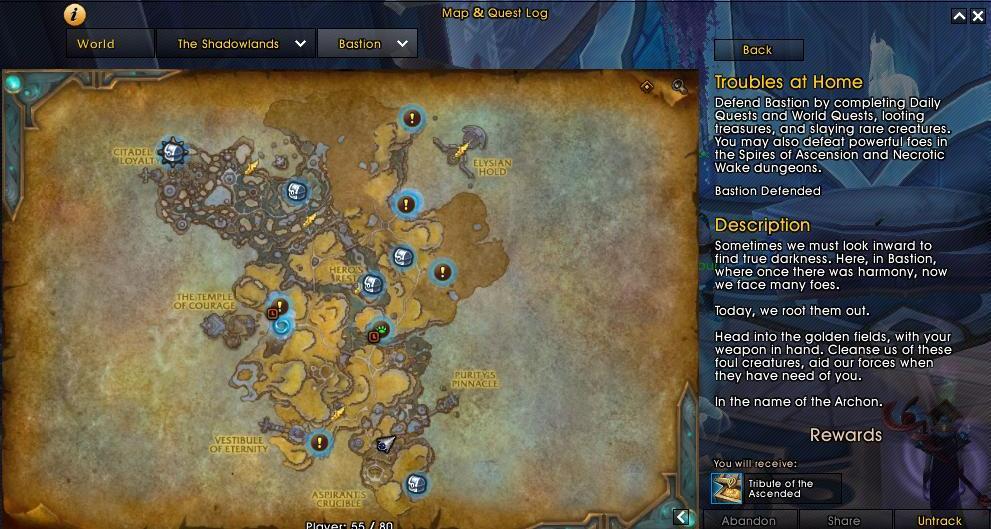Screen dimensions: 991x529
Task: Minimize the map window with the up-arrow
Action: (959, 16)
